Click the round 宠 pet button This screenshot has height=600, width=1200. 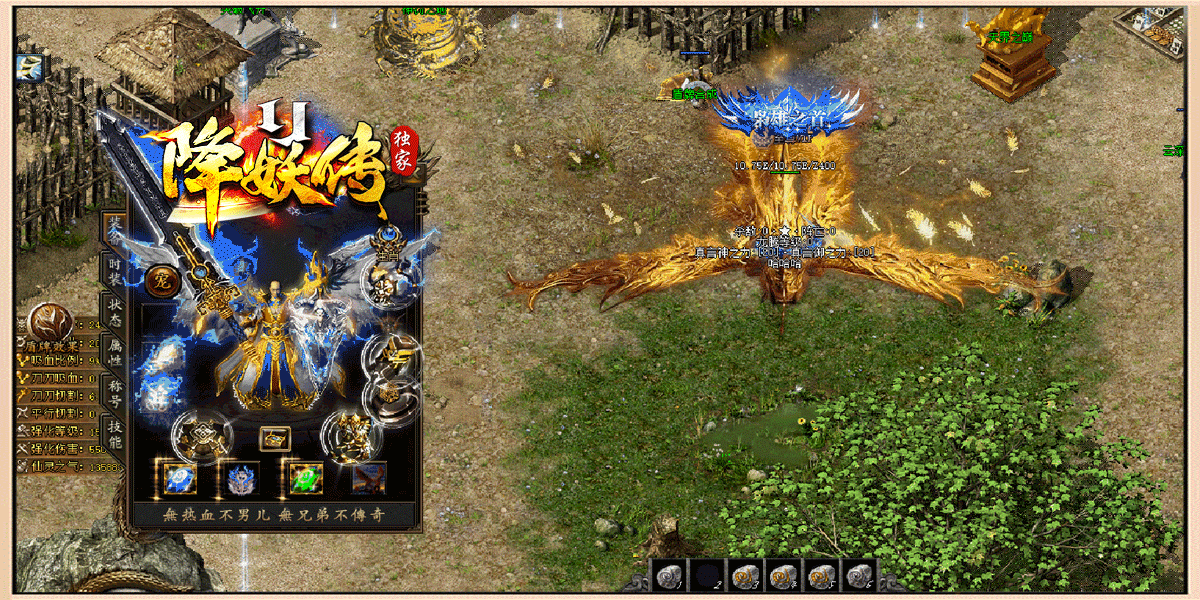click(x=160, y=283)
